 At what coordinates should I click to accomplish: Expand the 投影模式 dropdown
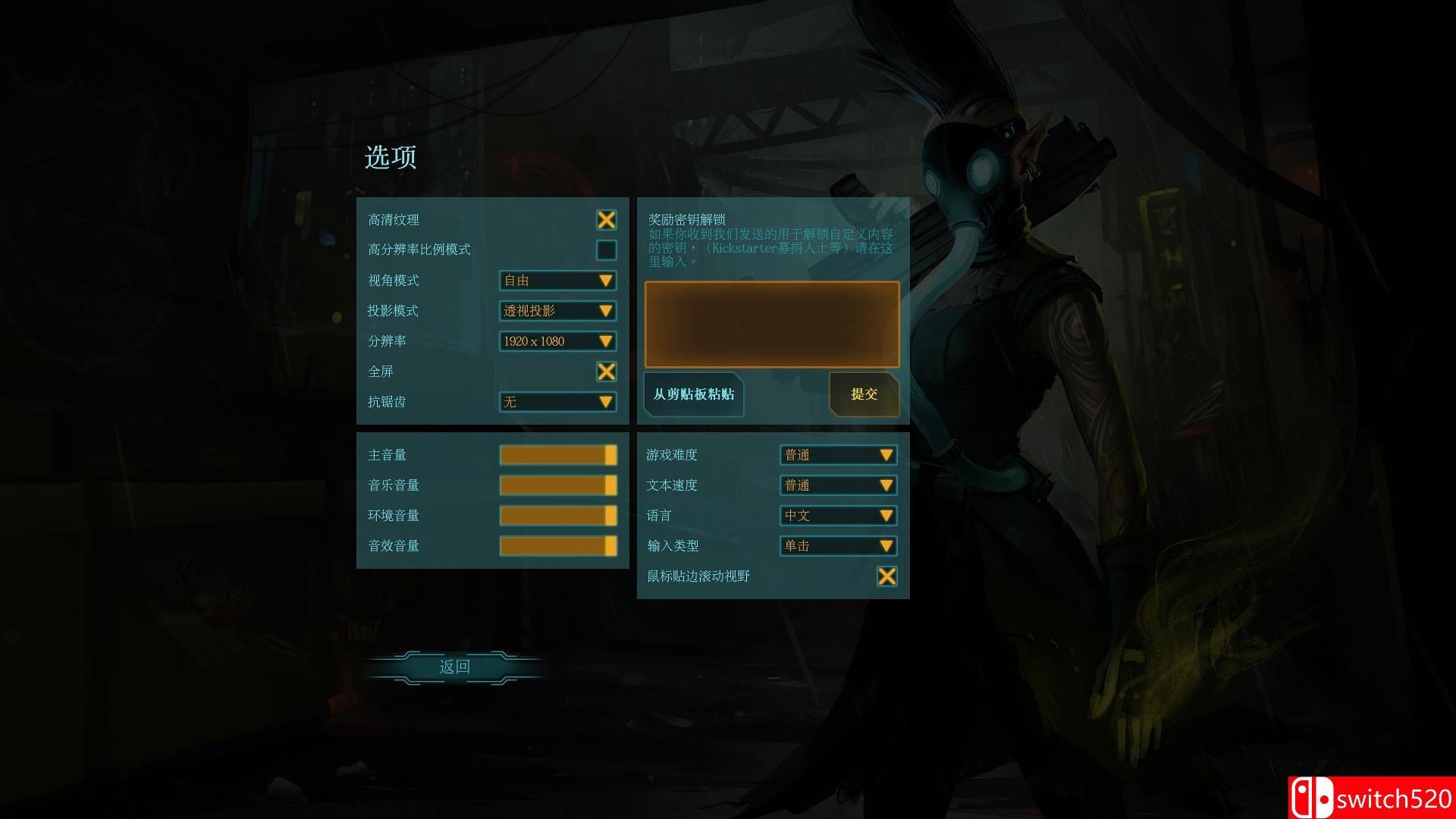[x=557, y=311]
